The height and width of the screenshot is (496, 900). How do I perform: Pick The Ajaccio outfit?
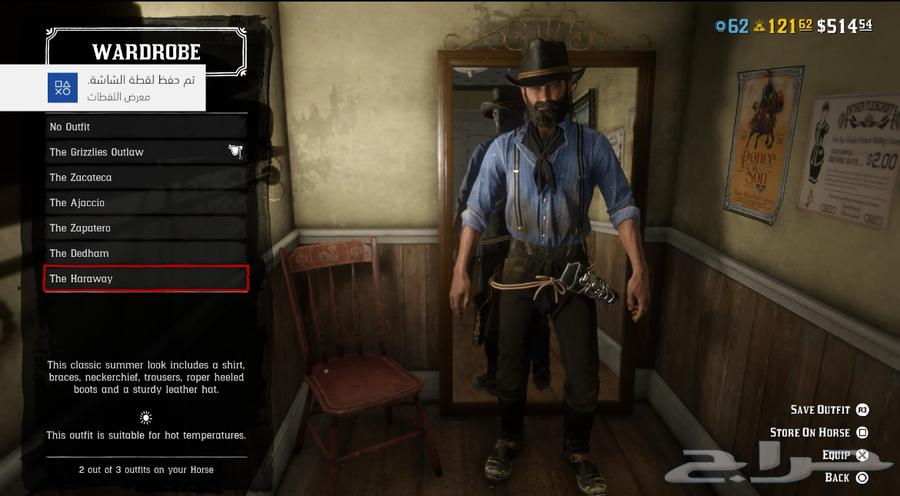pos(146,203)
